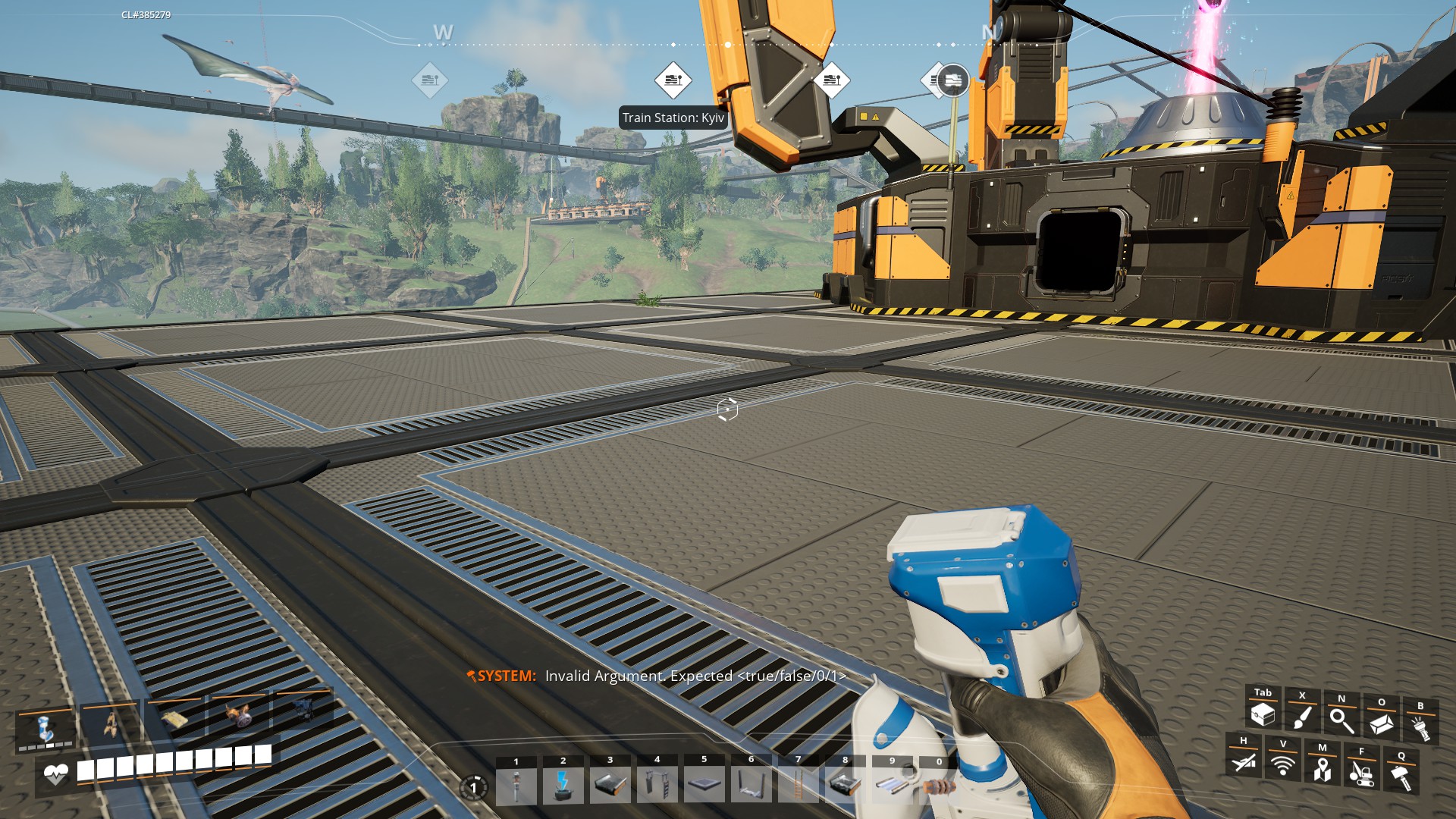Viewport: 1456px width, 819px height.
Task: Open the magnifying glass quick search
Action: click(x=1341, y=720)
